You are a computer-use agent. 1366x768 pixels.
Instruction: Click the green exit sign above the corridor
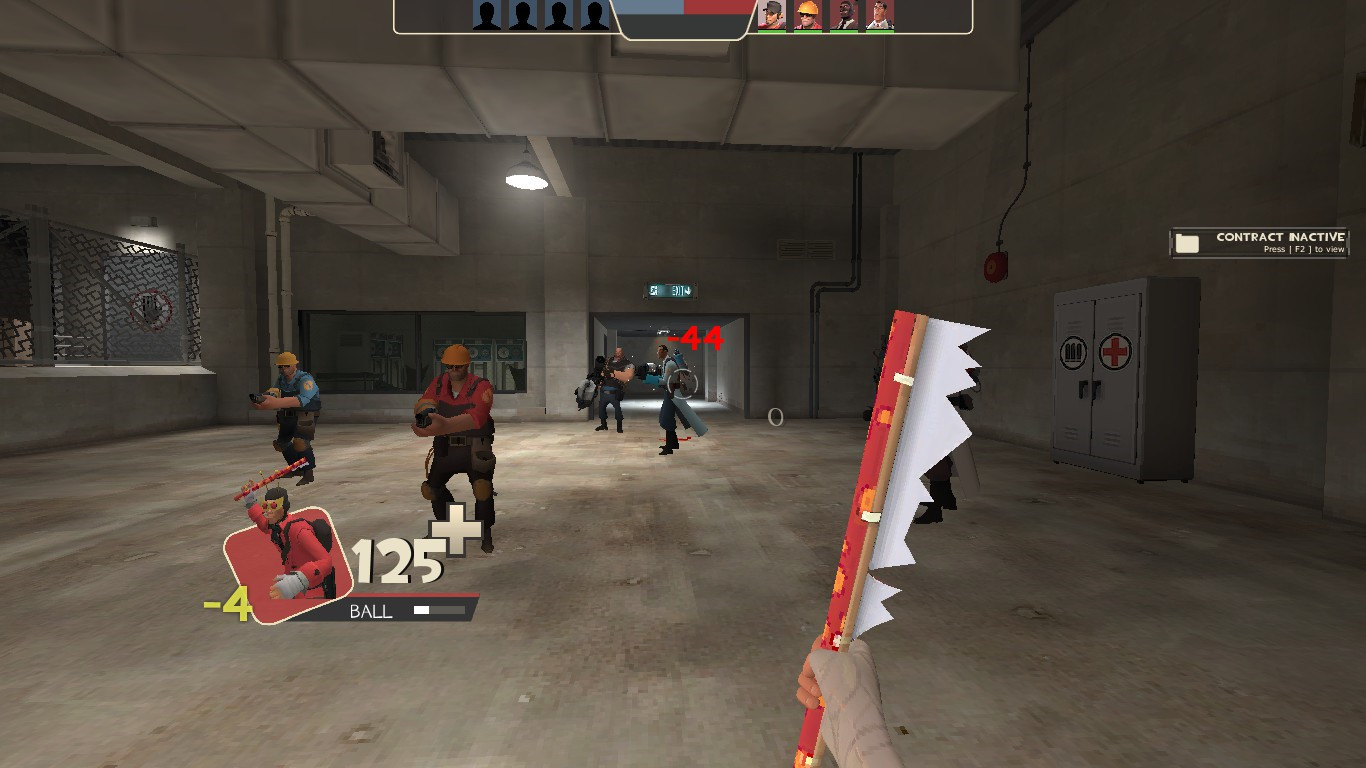pos(672,289)
